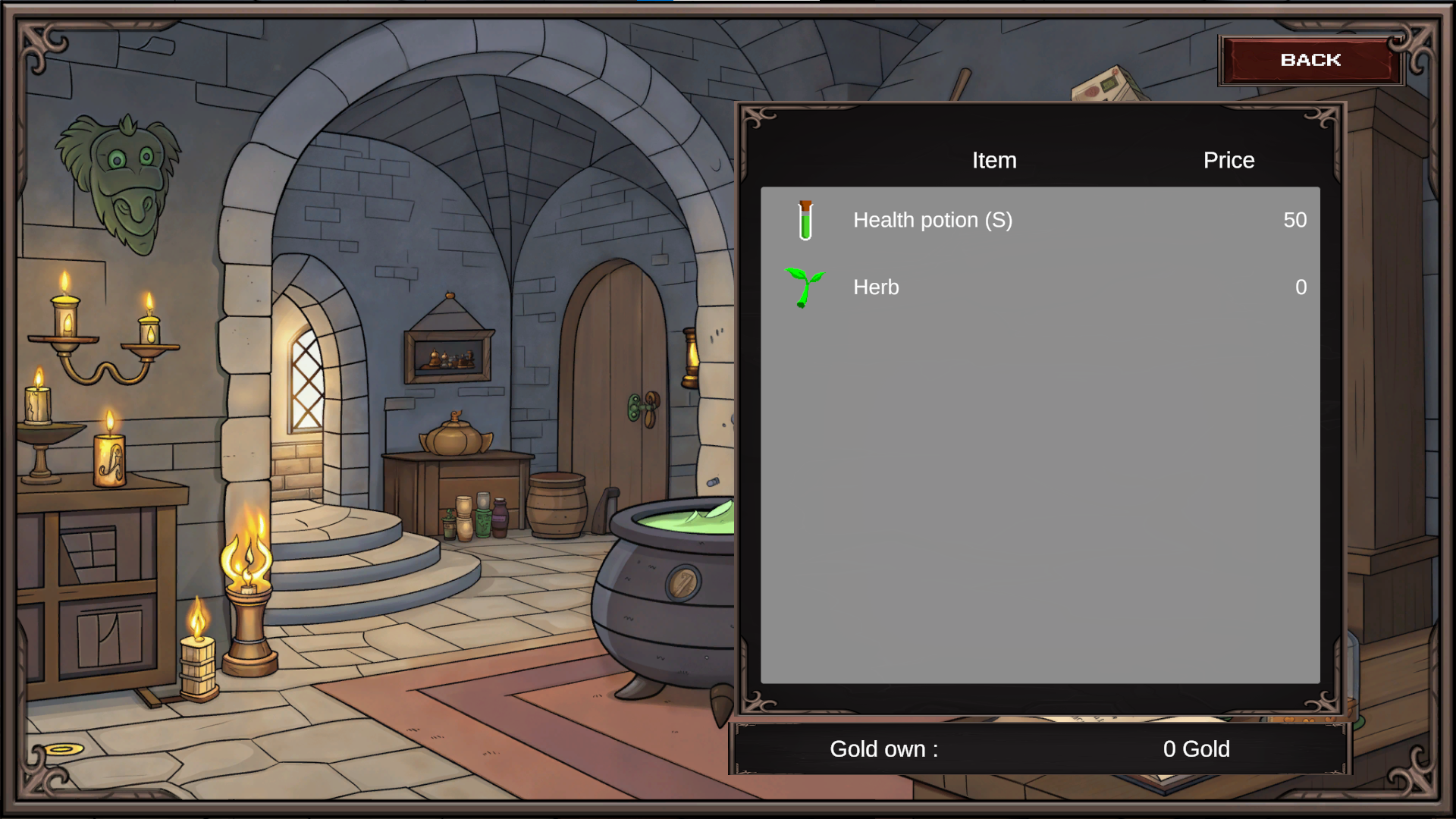Screen dimensions: 1456x819
Task: Choose the Herb item row
Action: (x=1039, y=287)
